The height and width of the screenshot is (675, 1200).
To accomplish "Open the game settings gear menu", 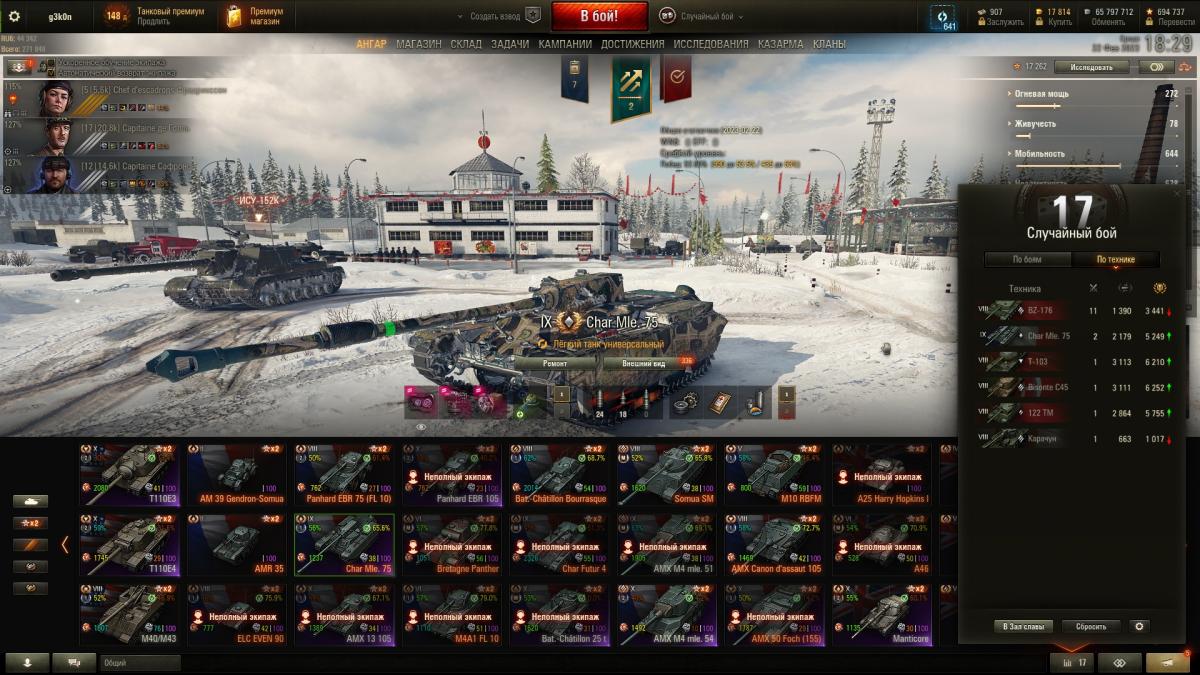I will [x=14, y=16].
